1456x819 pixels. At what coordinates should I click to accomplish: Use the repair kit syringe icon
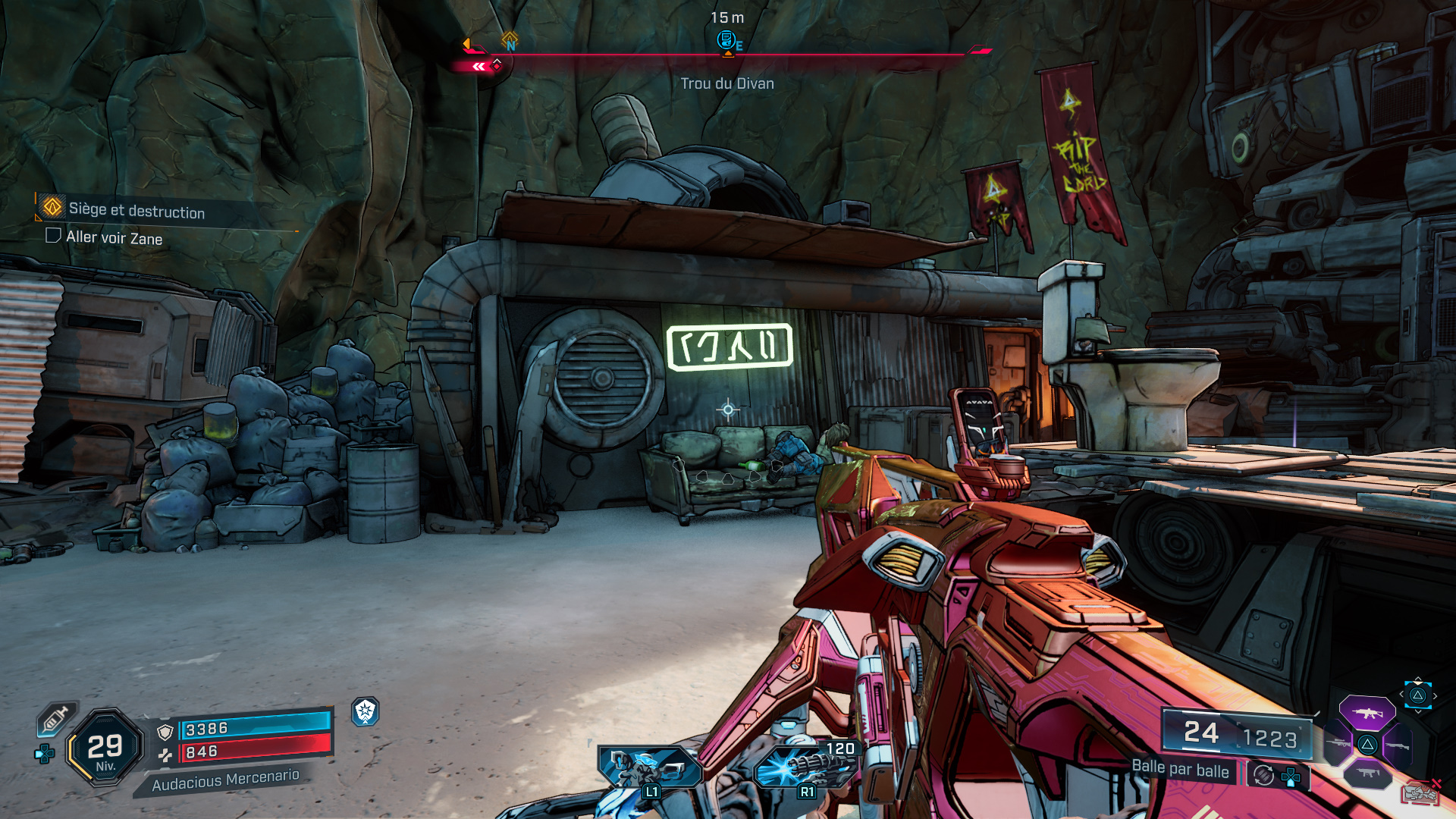tap(55, 718)
